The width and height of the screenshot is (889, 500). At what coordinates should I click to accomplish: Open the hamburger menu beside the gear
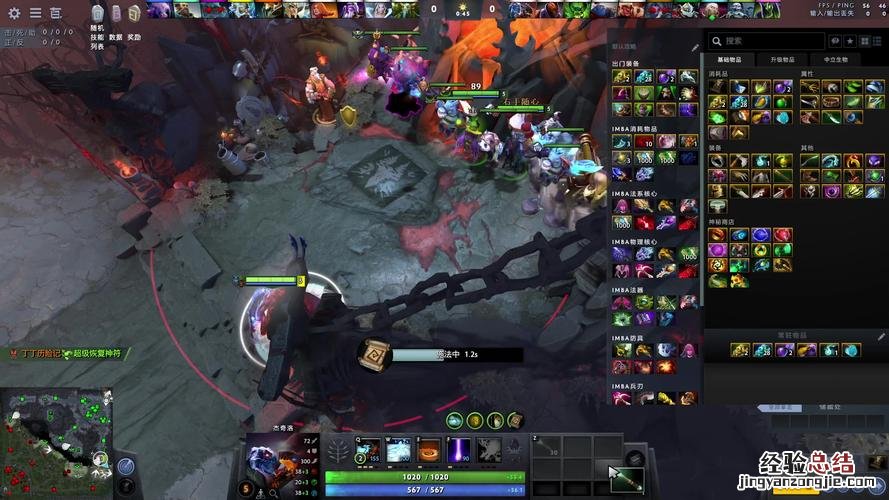[35, 13]
